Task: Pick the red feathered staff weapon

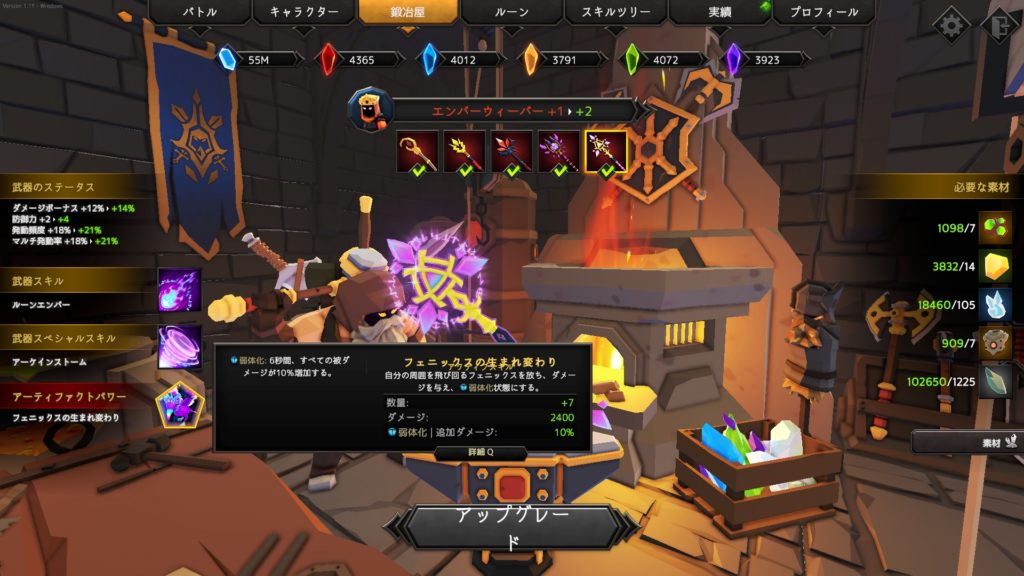Action: pyautogui.click(x=512, y=150)
